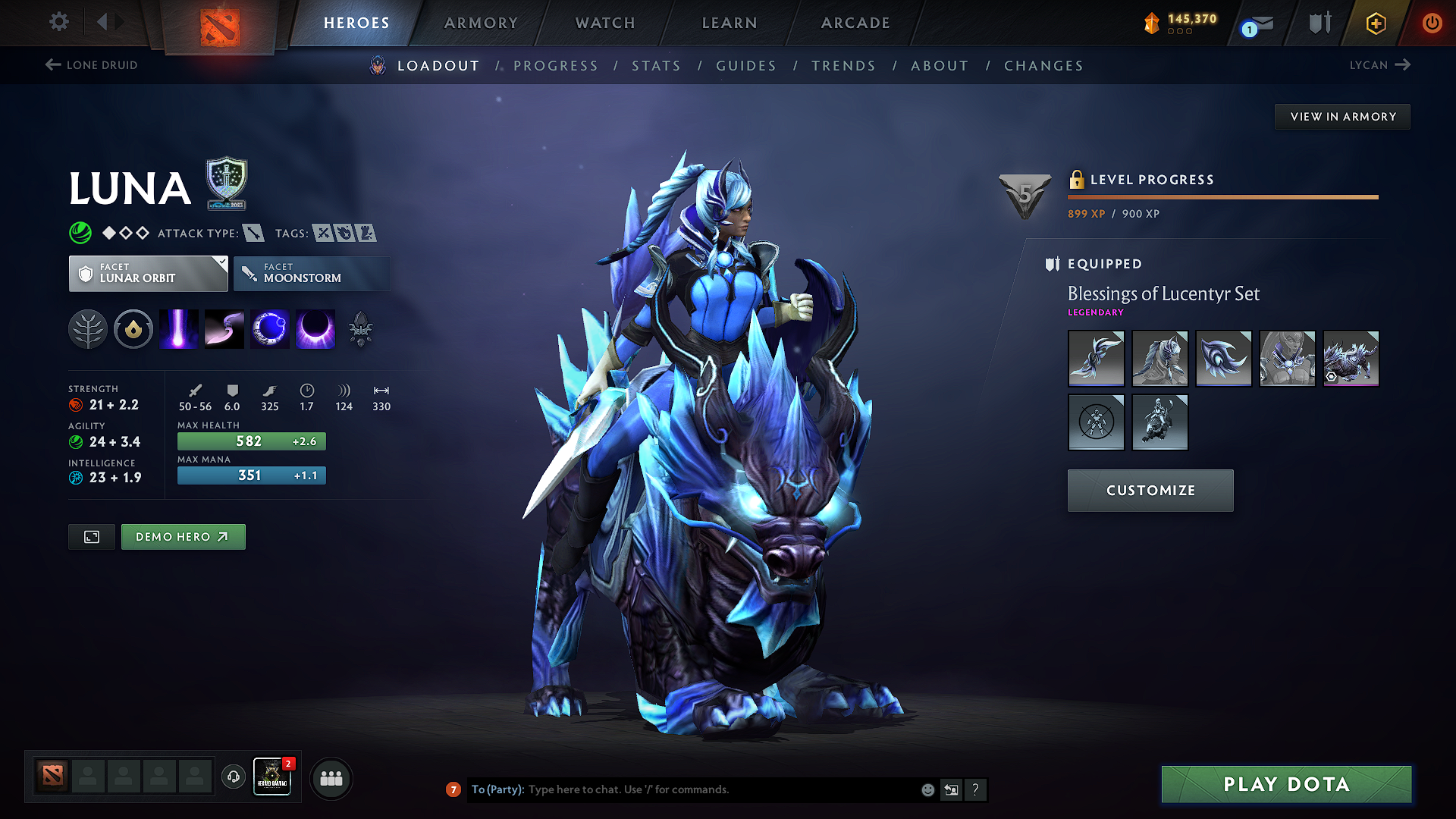Toggle the expand portrait icon beside Demo Hero
The height and width of the screenshot is (819, 1456).
pyautogui.click(x=91, y=536)
